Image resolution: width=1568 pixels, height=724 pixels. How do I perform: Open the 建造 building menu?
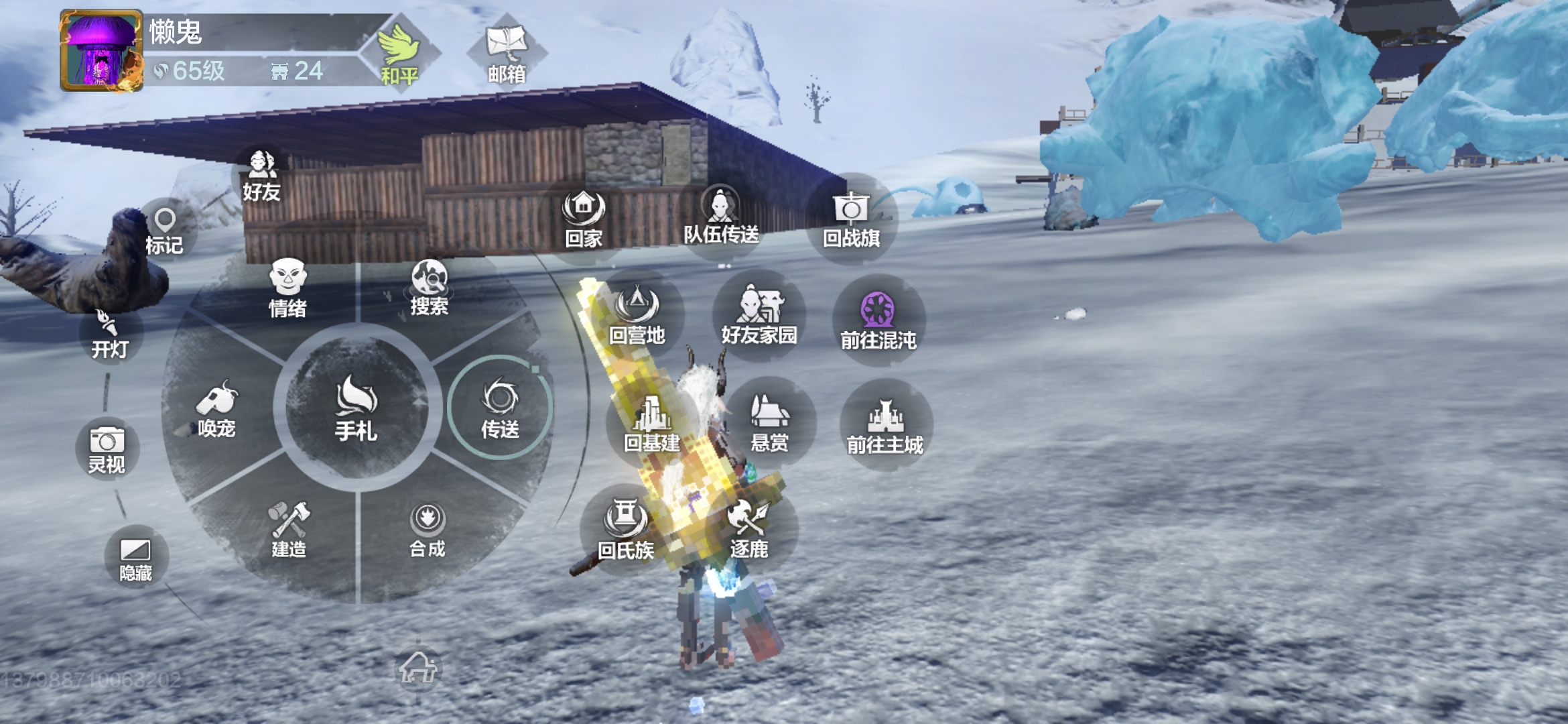[x=289, y=530]
